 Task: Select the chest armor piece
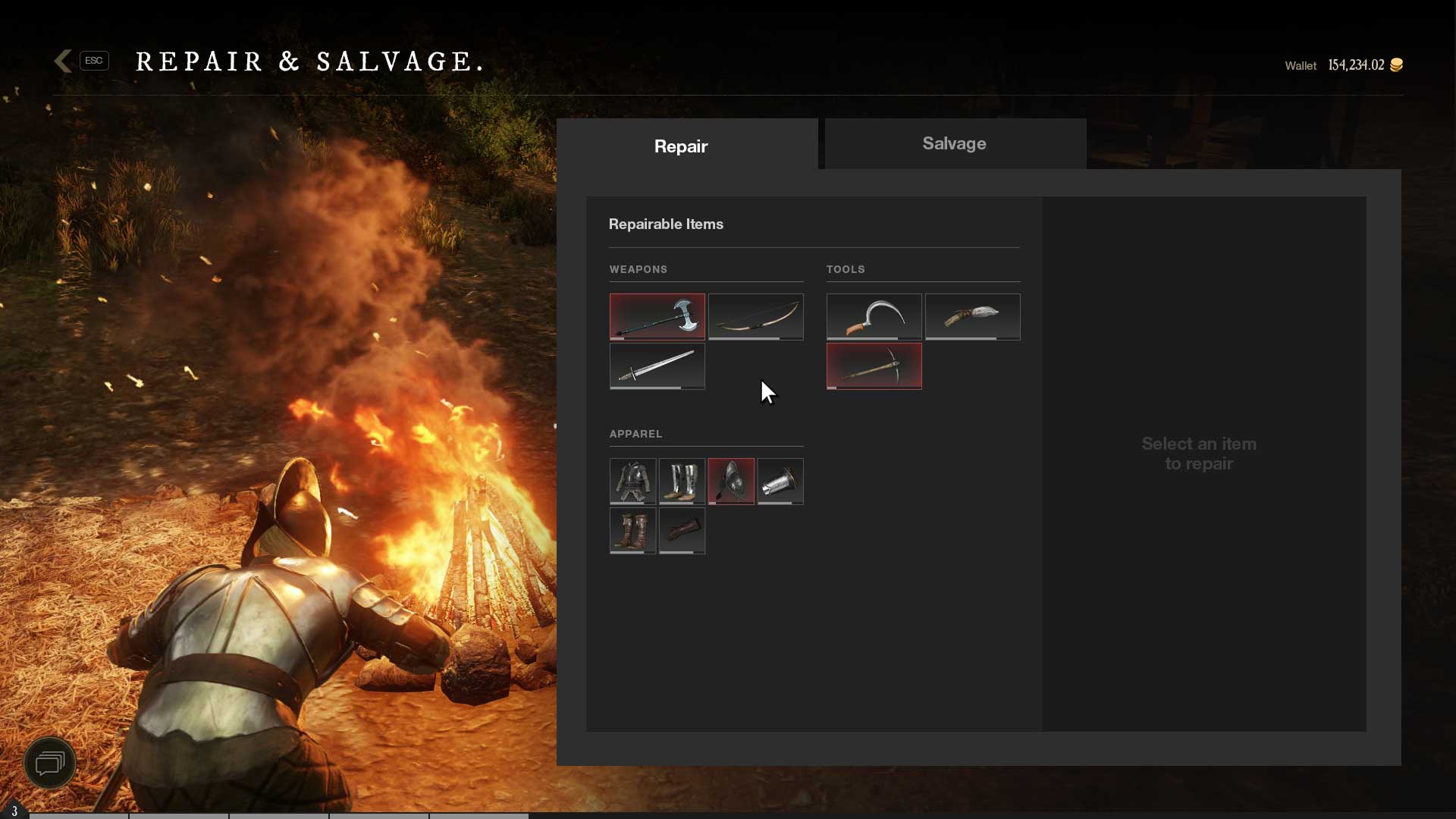[x=632, y=481]
